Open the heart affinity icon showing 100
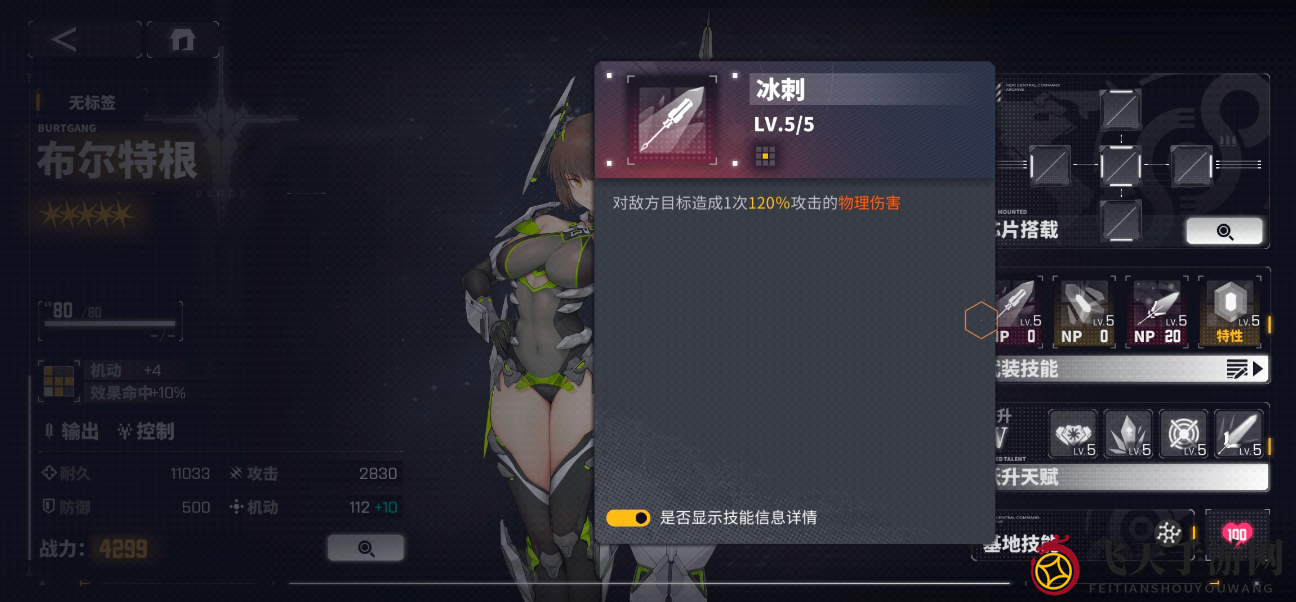1296x602 pixels. coord(1237,533)
